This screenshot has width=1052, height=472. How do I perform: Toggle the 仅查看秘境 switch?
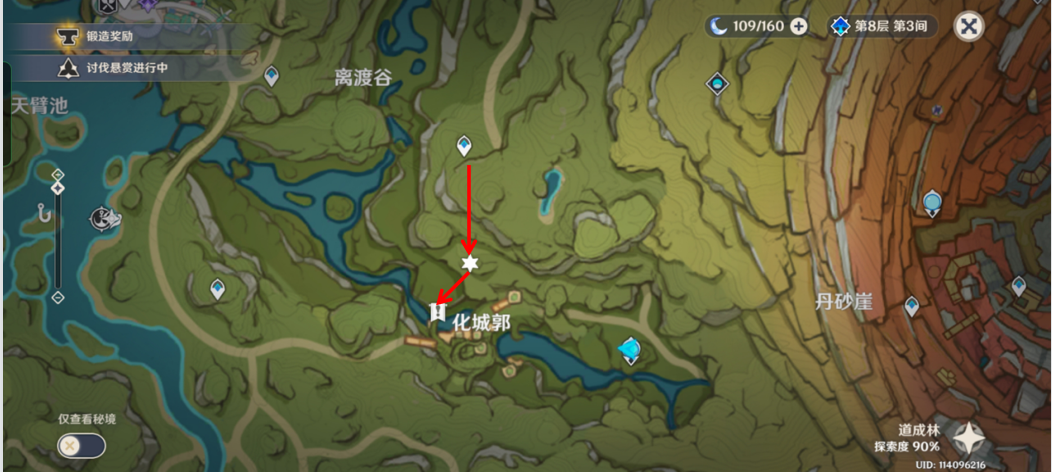point(81,445)
